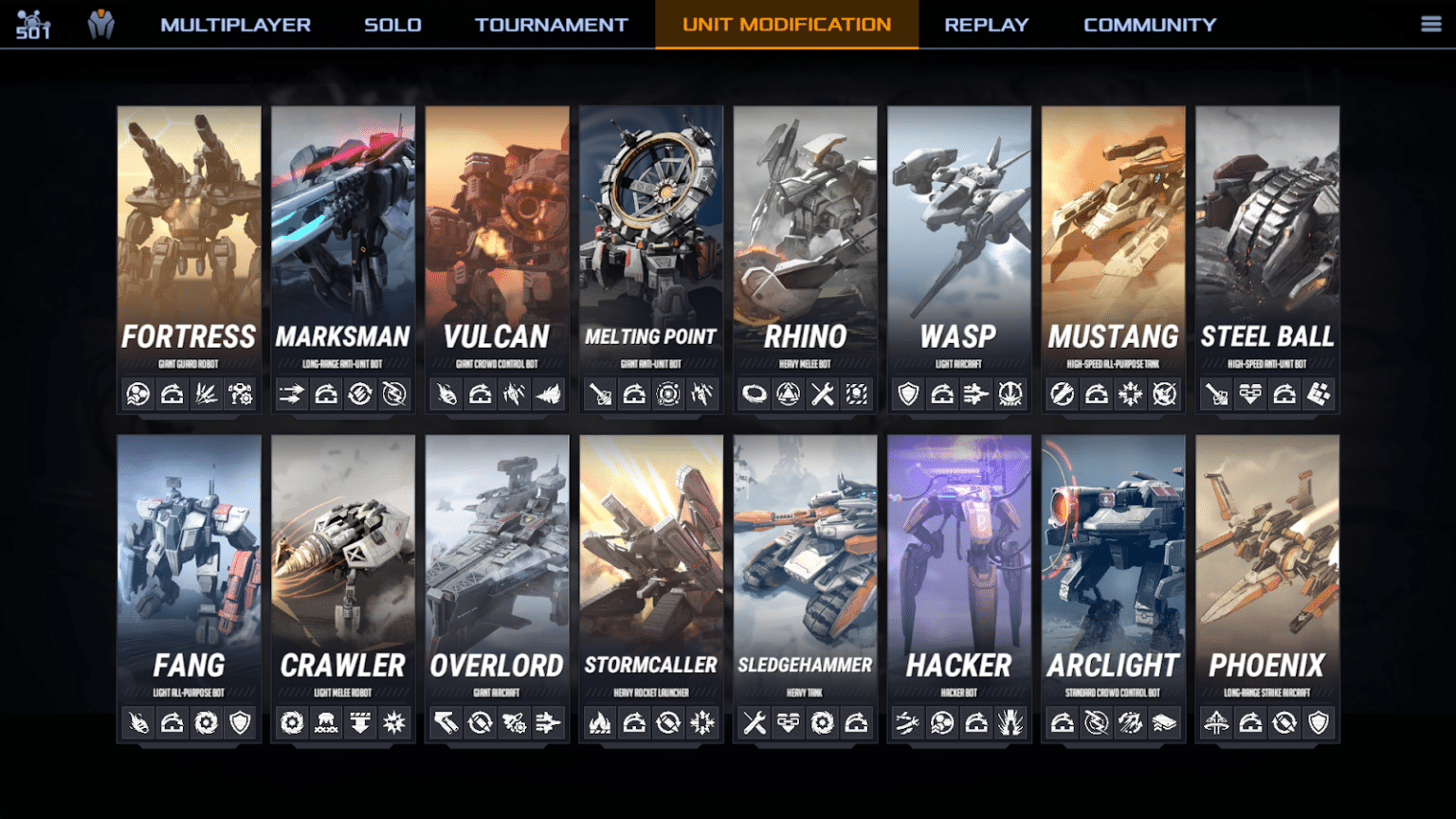Image resolution: width=1456 pixels, height=819 pixels.
Task: Choose the Marksman unit card
Action: click(x=343, y=237)
